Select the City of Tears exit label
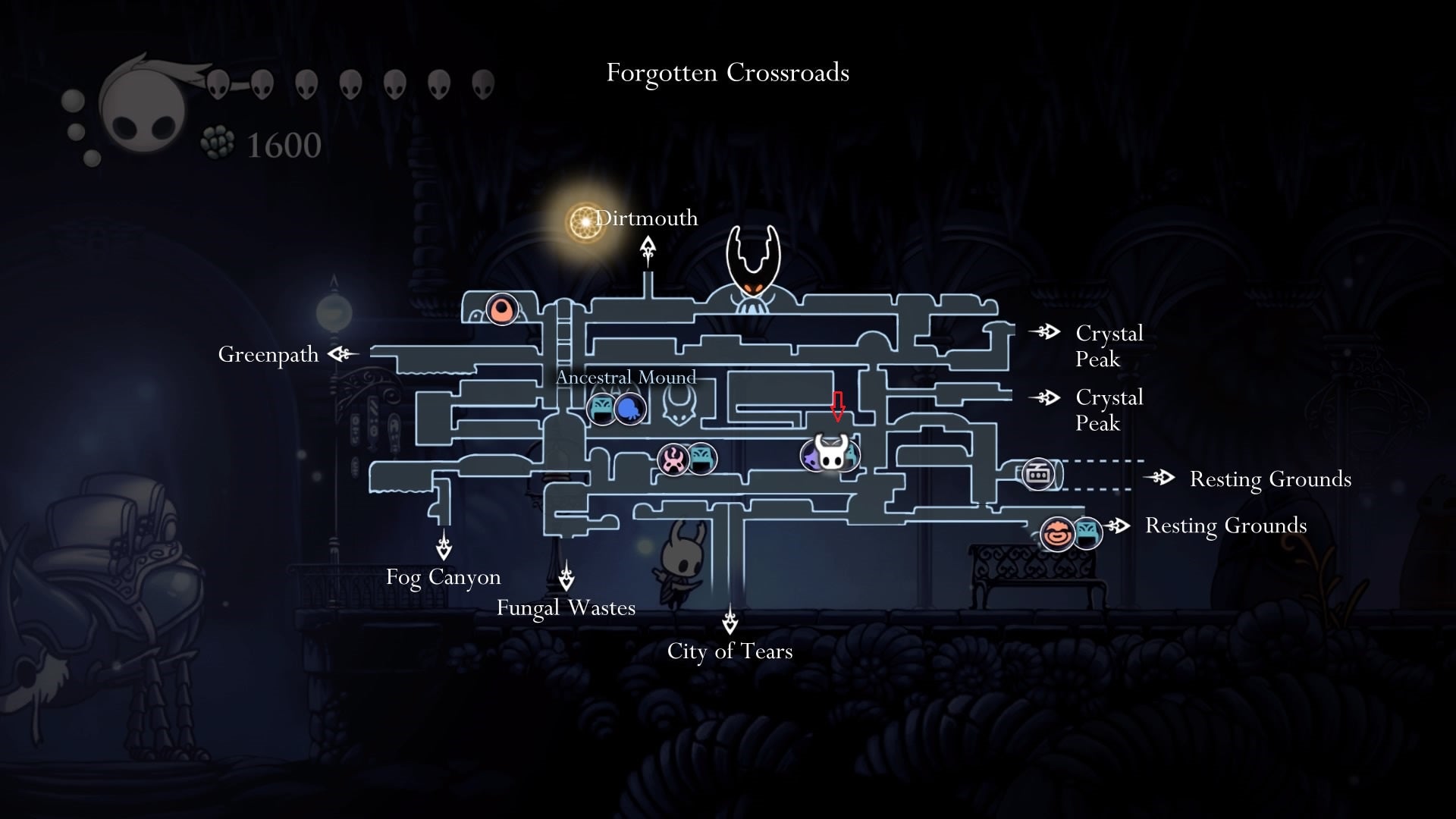The width and height of the screenshot is (1456, 819). pos(730,651)
